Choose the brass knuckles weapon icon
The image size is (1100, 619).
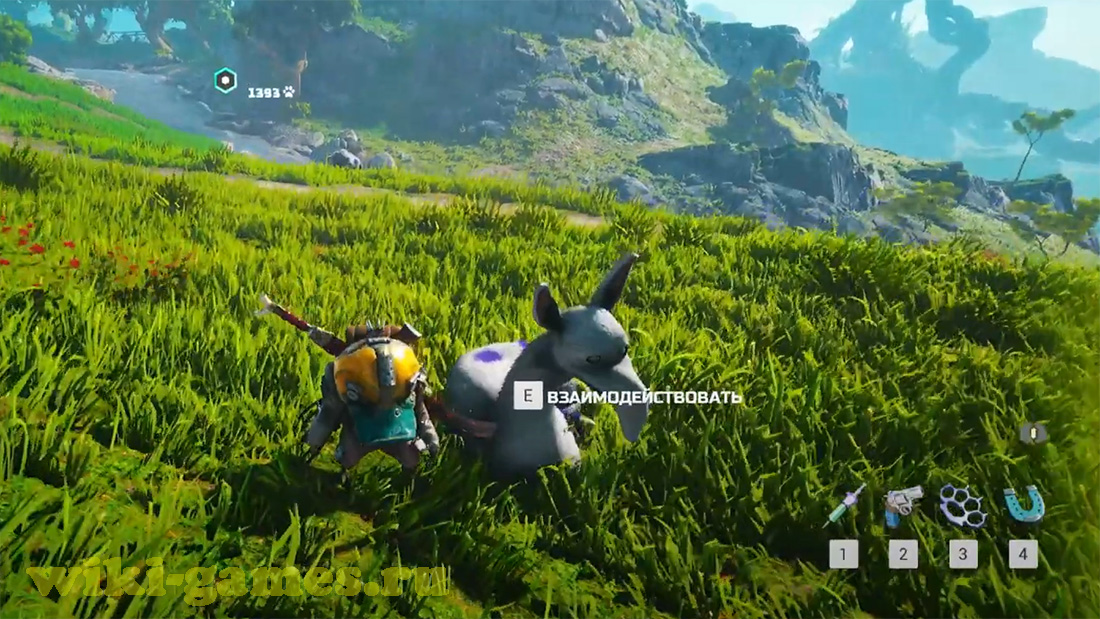click(x=963, y=505)
